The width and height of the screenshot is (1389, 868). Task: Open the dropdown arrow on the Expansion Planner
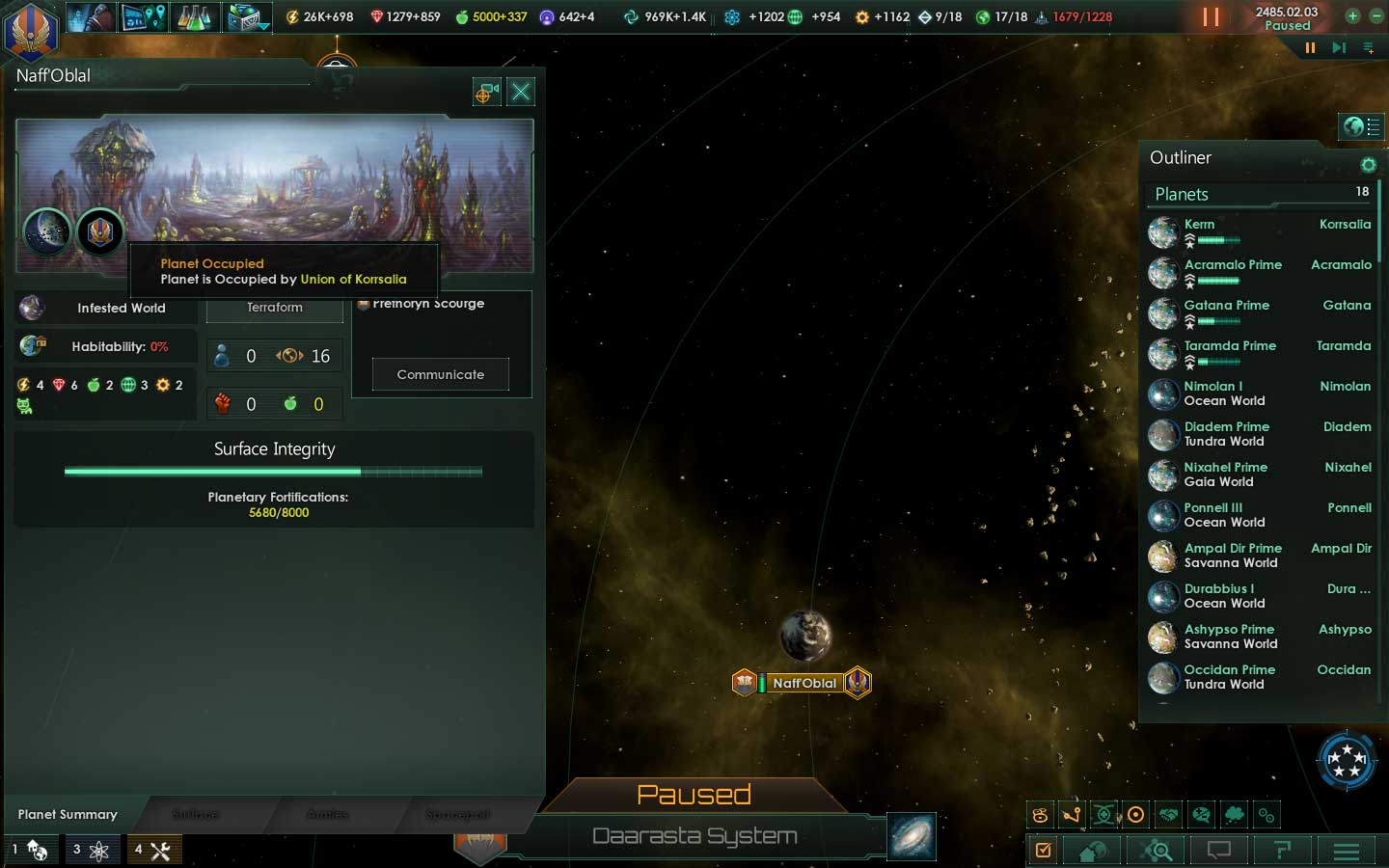(x=262, y=26)
